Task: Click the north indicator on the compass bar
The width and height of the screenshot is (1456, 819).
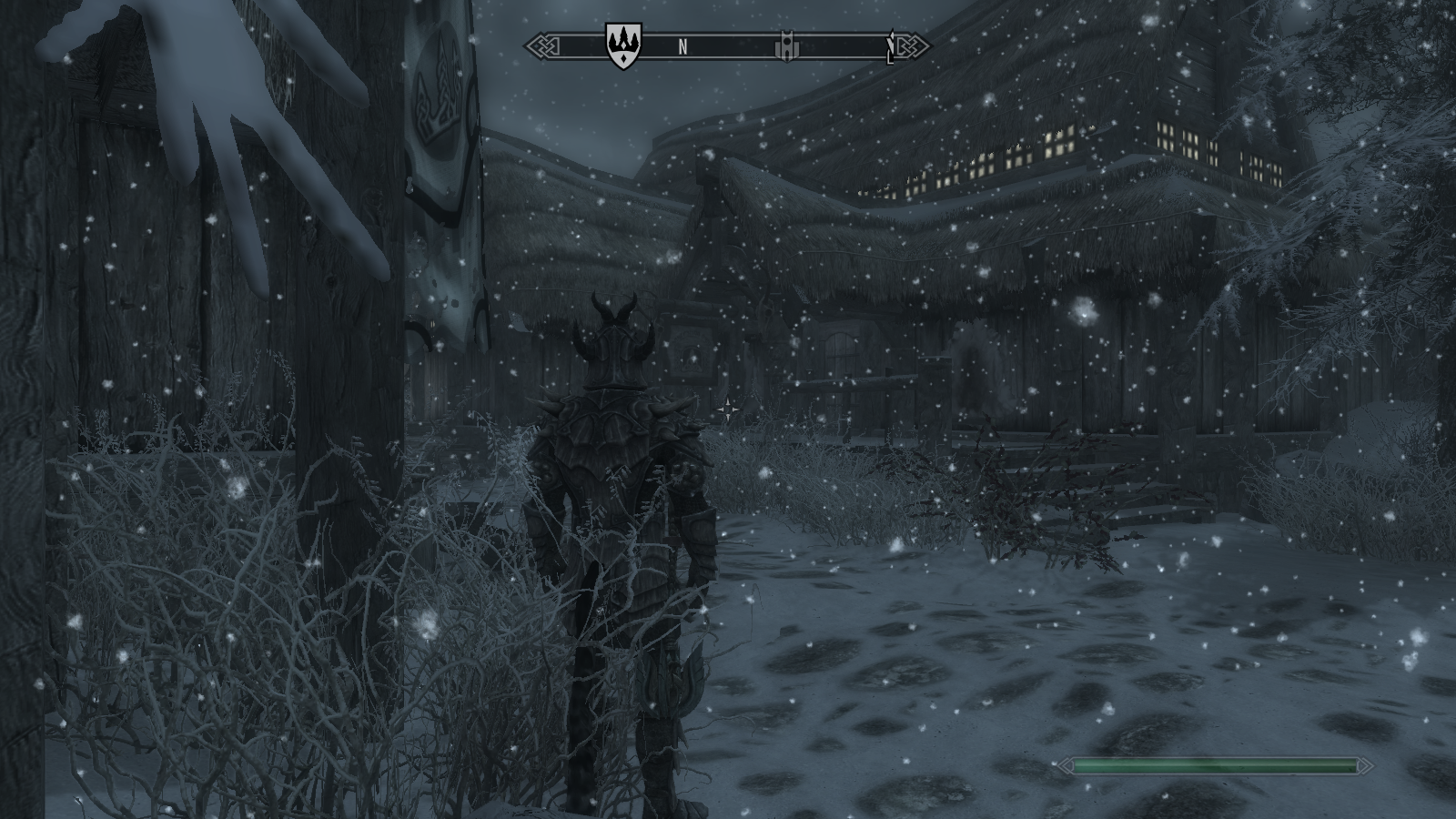Action: pos(682,47)
